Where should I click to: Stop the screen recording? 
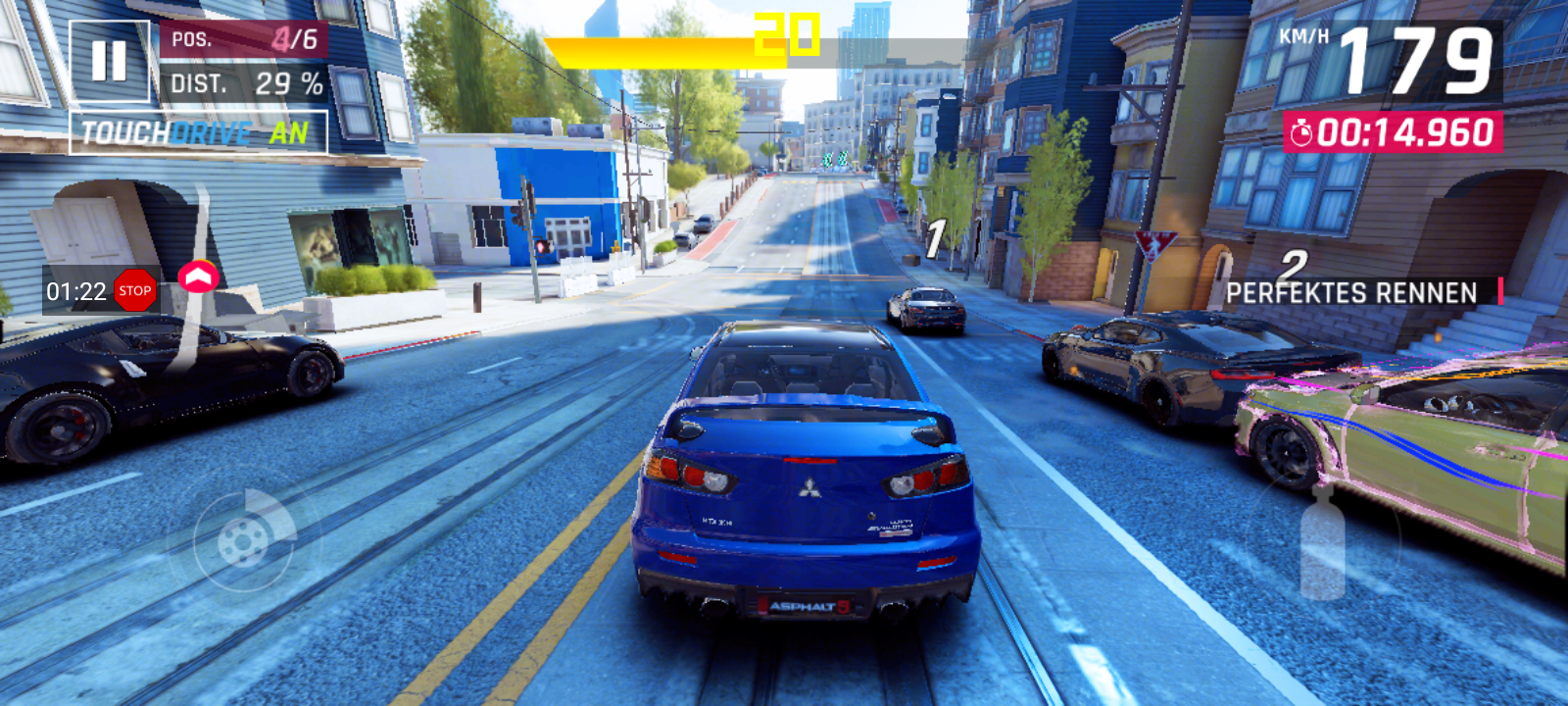click(x=134, y=290)
